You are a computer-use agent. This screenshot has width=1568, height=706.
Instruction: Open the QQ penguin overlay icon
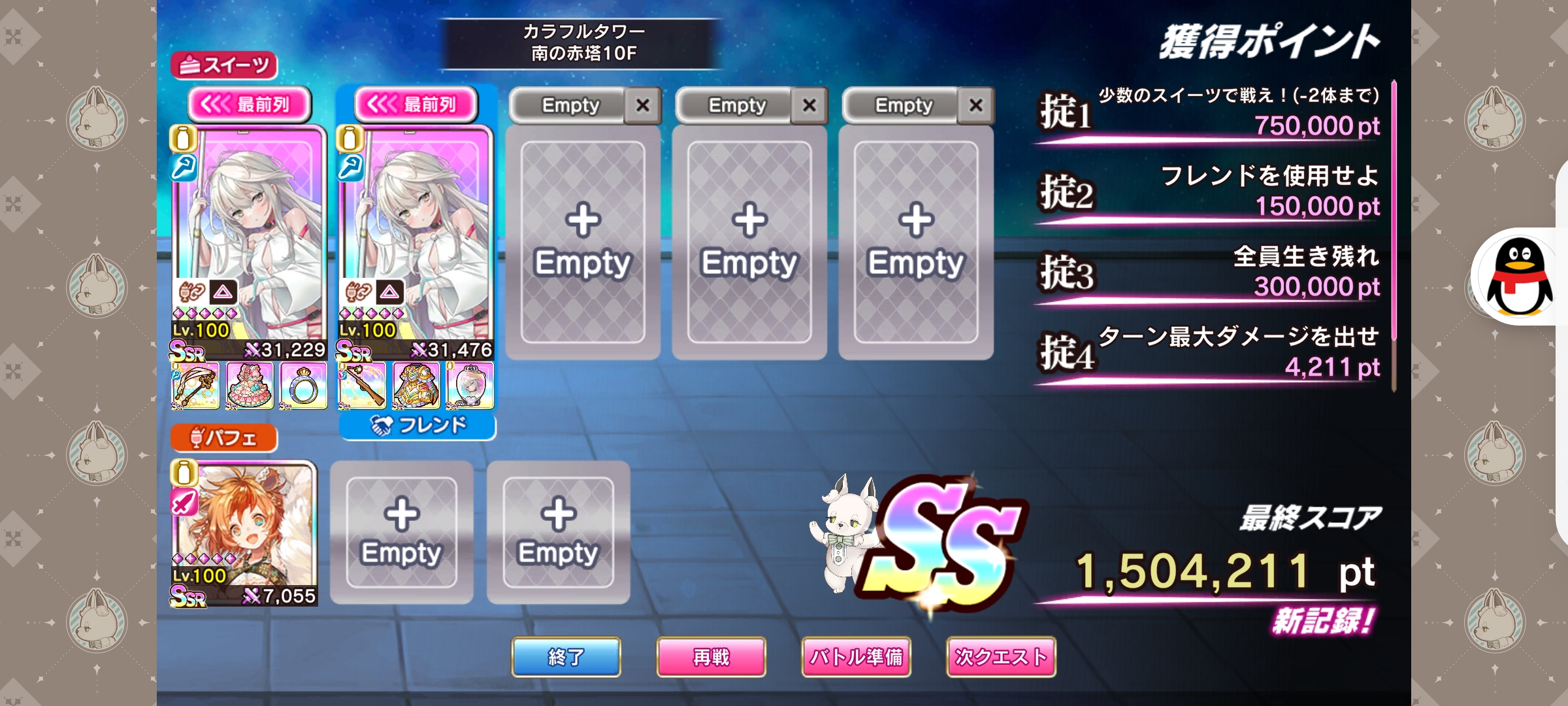[x=1519, y=277]
